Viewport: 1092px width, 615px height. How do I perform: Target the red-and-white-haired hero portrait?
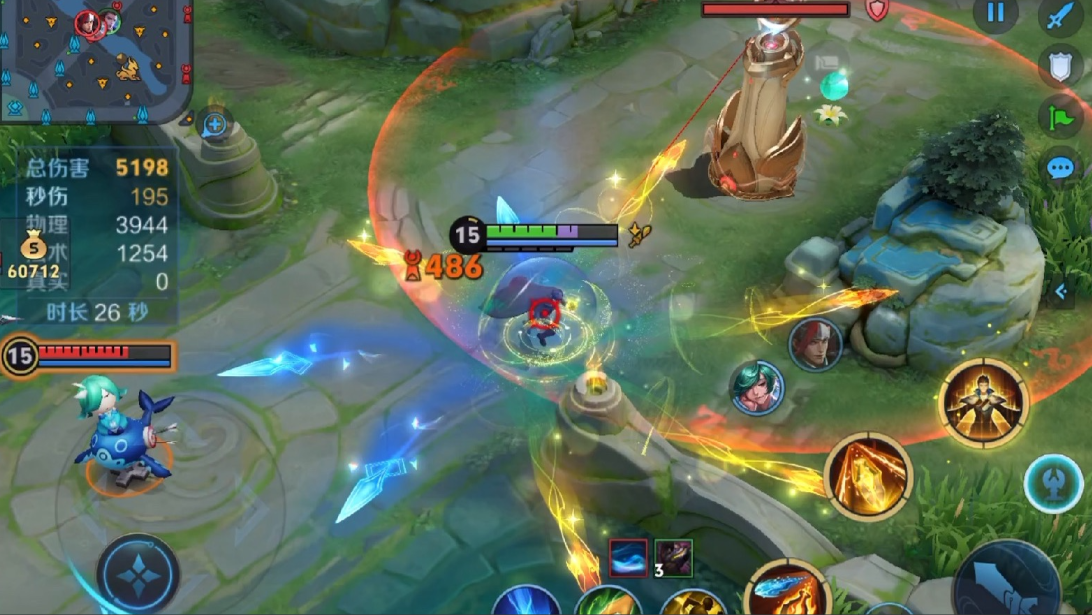815,345
